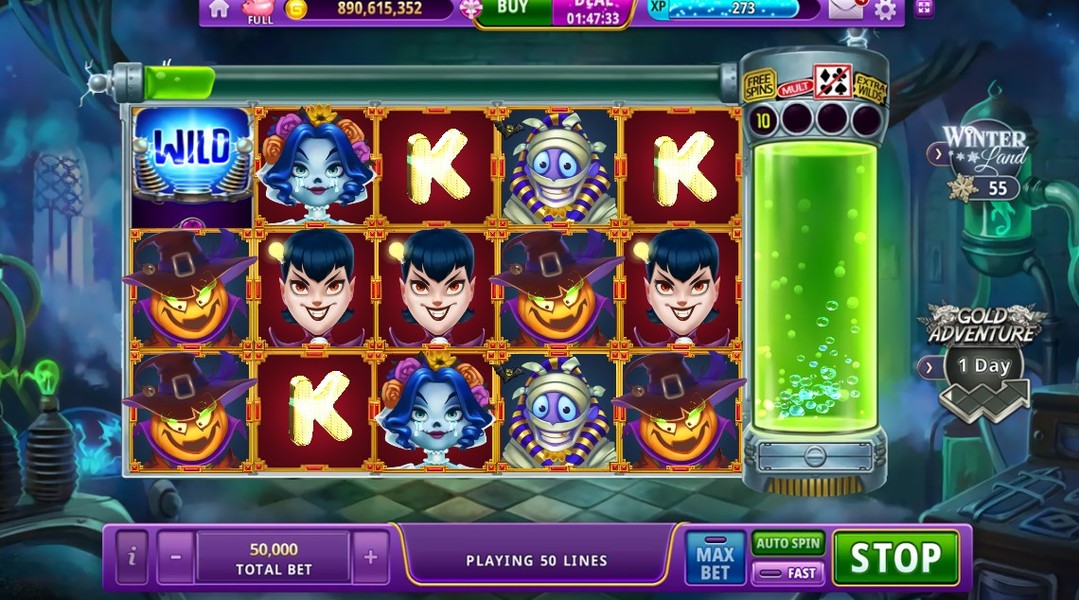1079x600 pixels.
Task: Open the timed Deal offer
Action: click(x=593, y=11)
